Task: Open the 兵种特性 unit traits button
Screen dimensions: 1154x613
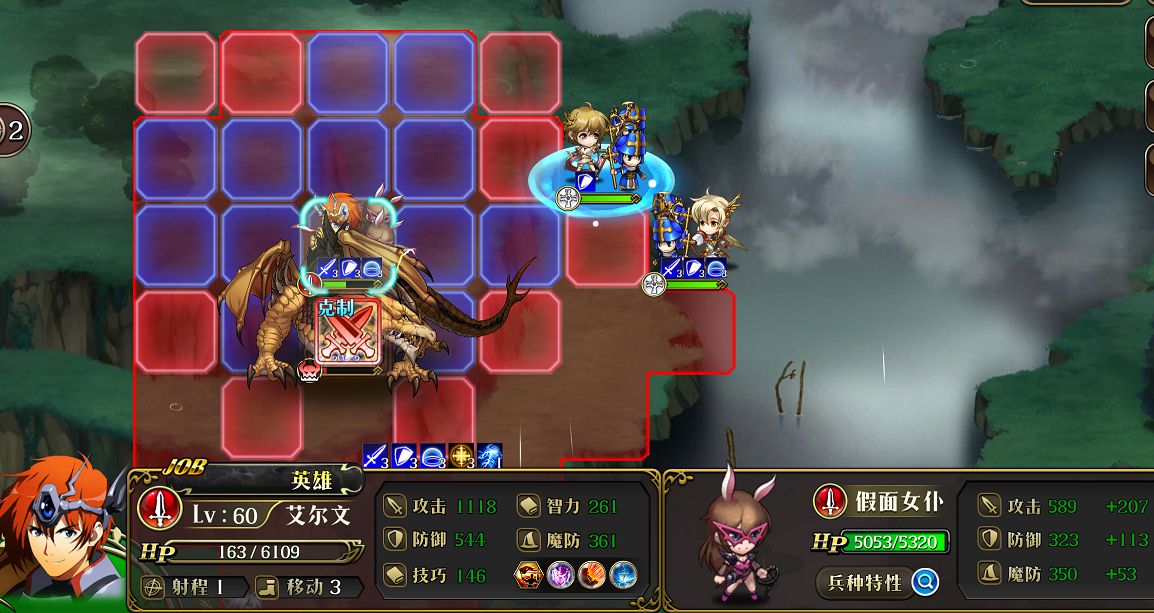Action: click(864, 582)
